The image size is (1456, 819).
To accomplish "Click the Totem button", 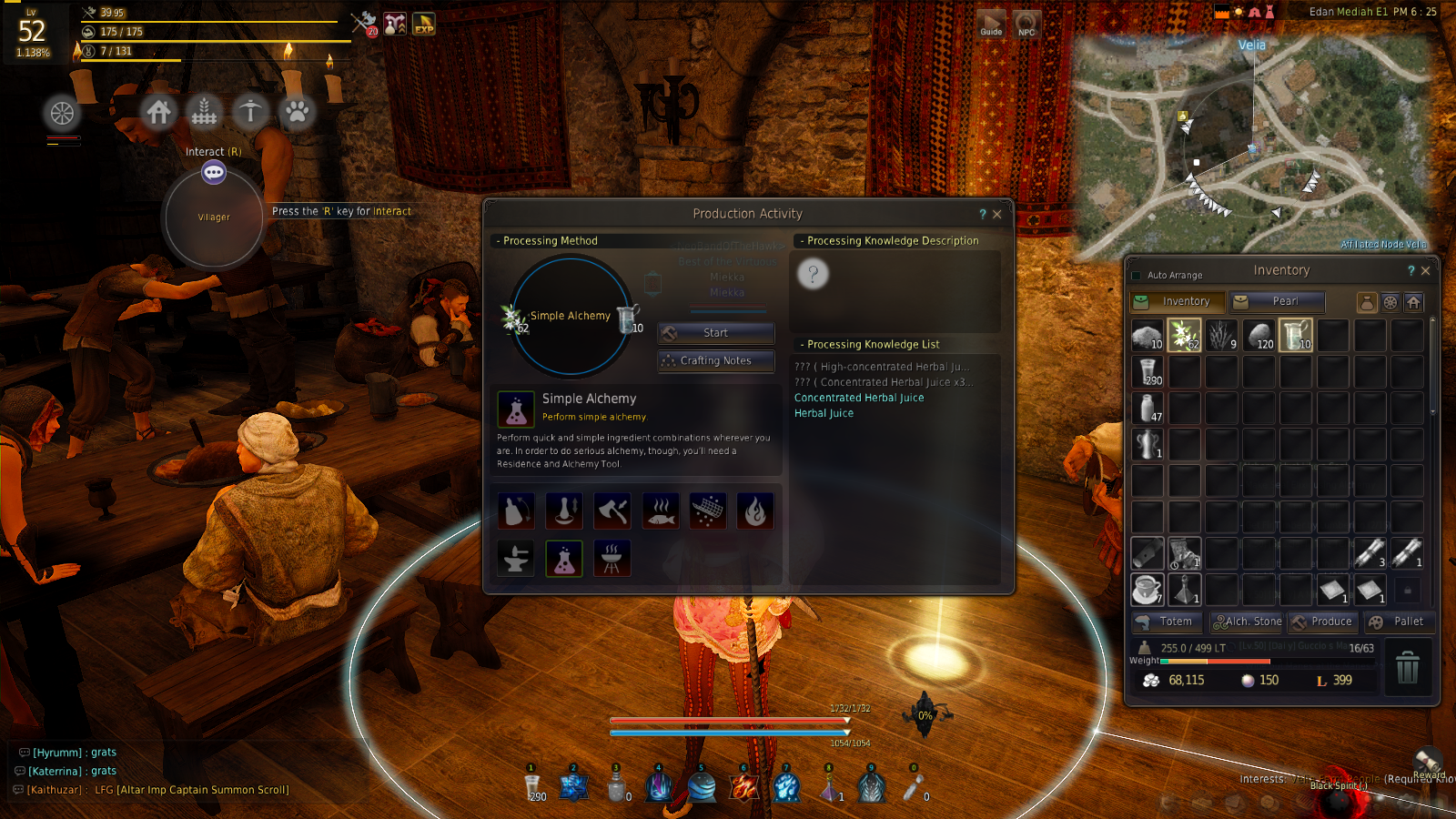I will coord(1168,622).
